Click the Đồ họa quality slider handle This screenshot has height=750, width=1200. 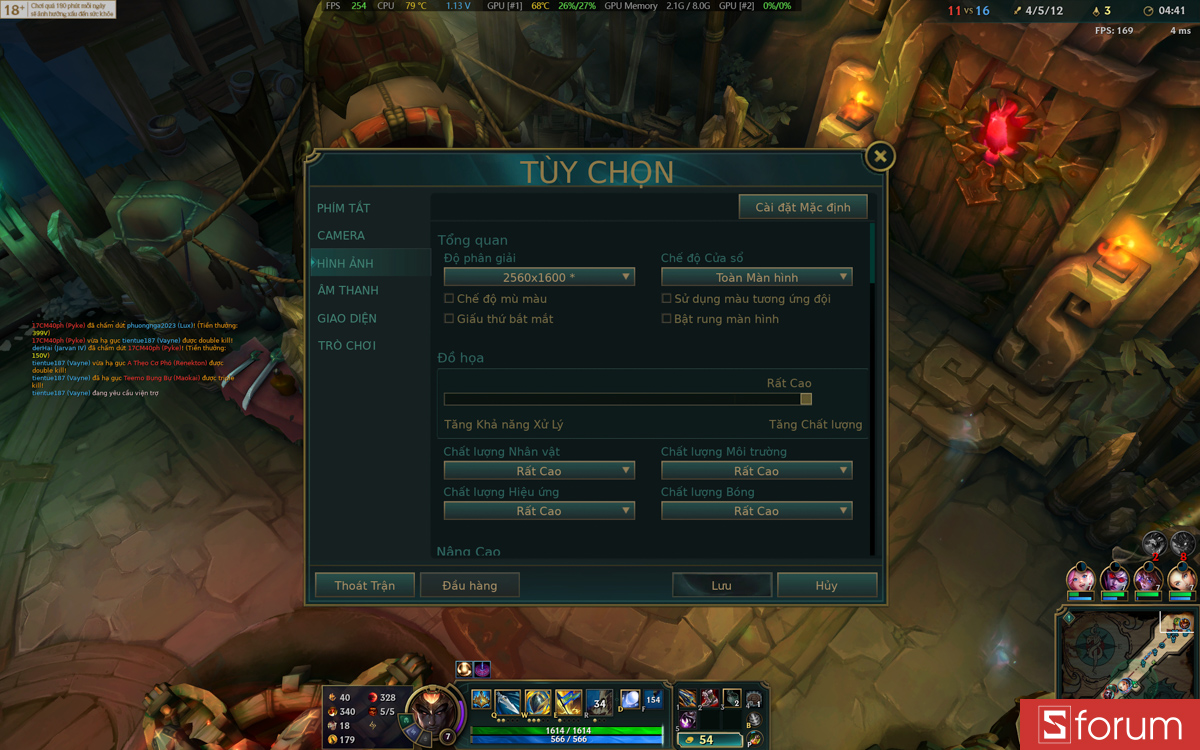(x=806, y=399)
